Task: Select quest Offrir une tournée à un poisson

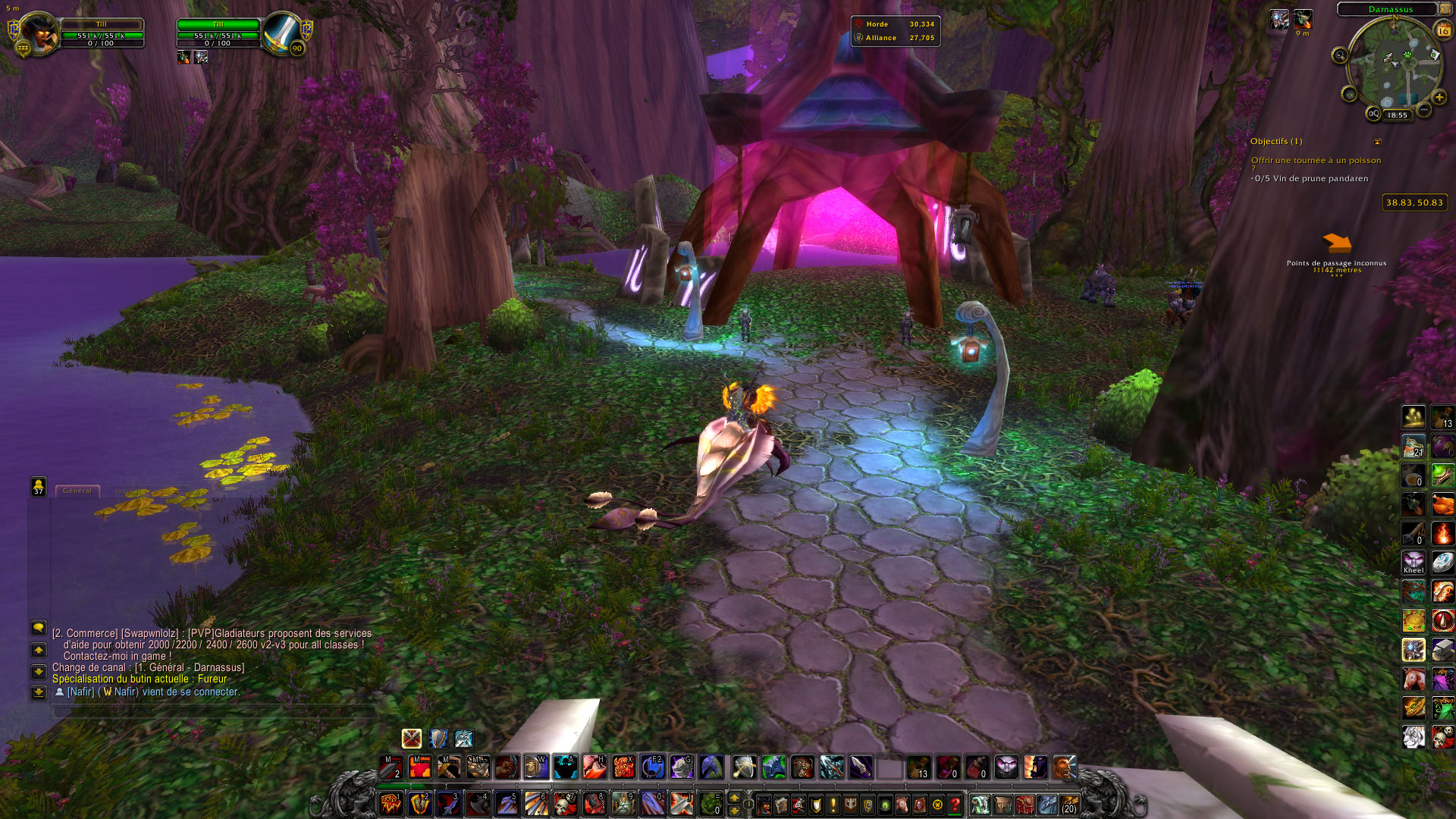Action: 1316,161
